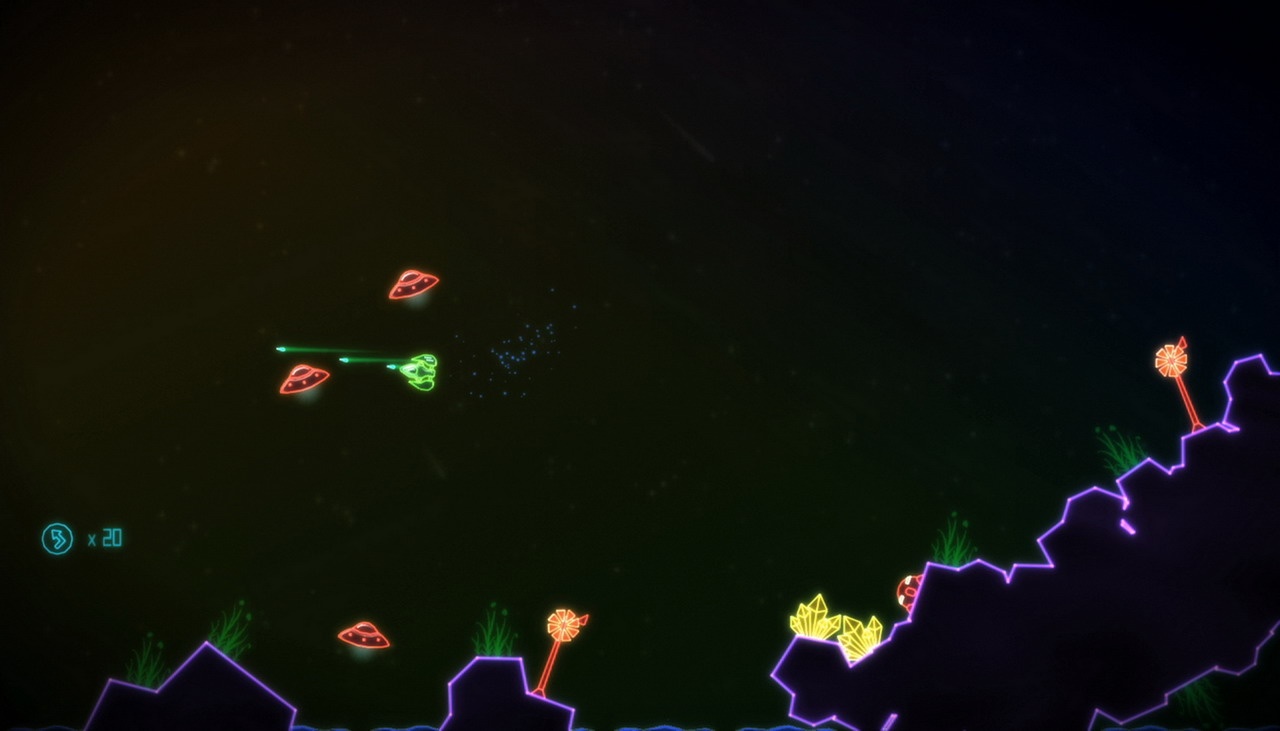Click the green laser beam projectile

pyautogui.click(x=320, y=349)
